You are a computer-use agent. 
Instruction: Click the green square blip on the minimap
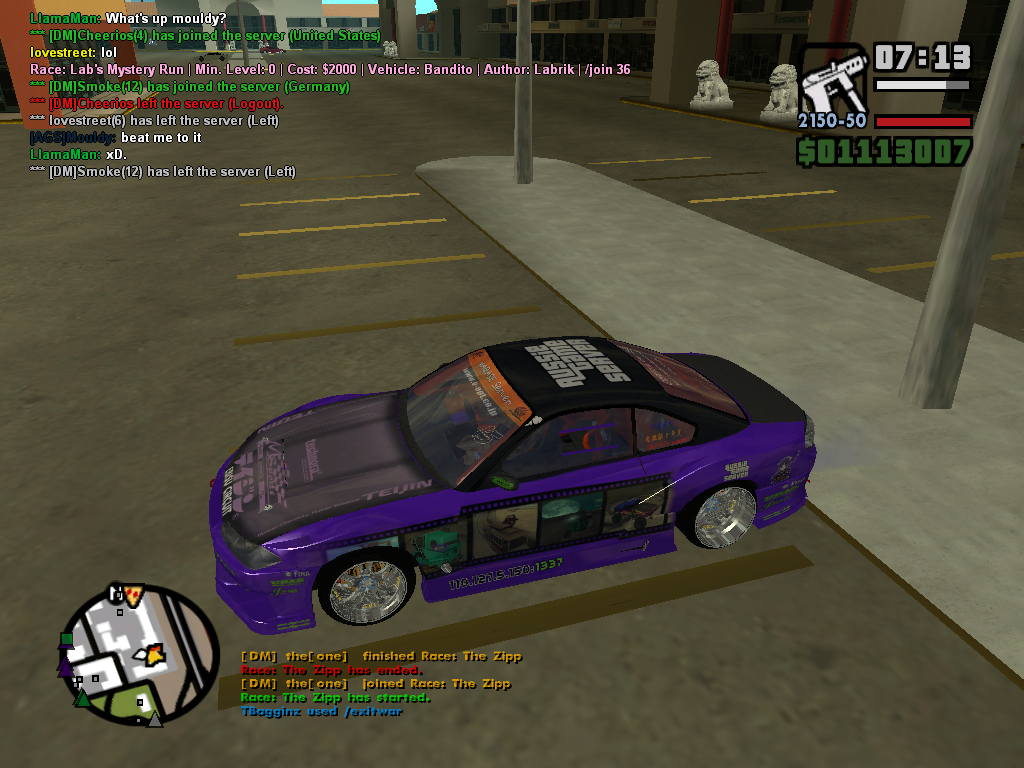tap(67, 639)
